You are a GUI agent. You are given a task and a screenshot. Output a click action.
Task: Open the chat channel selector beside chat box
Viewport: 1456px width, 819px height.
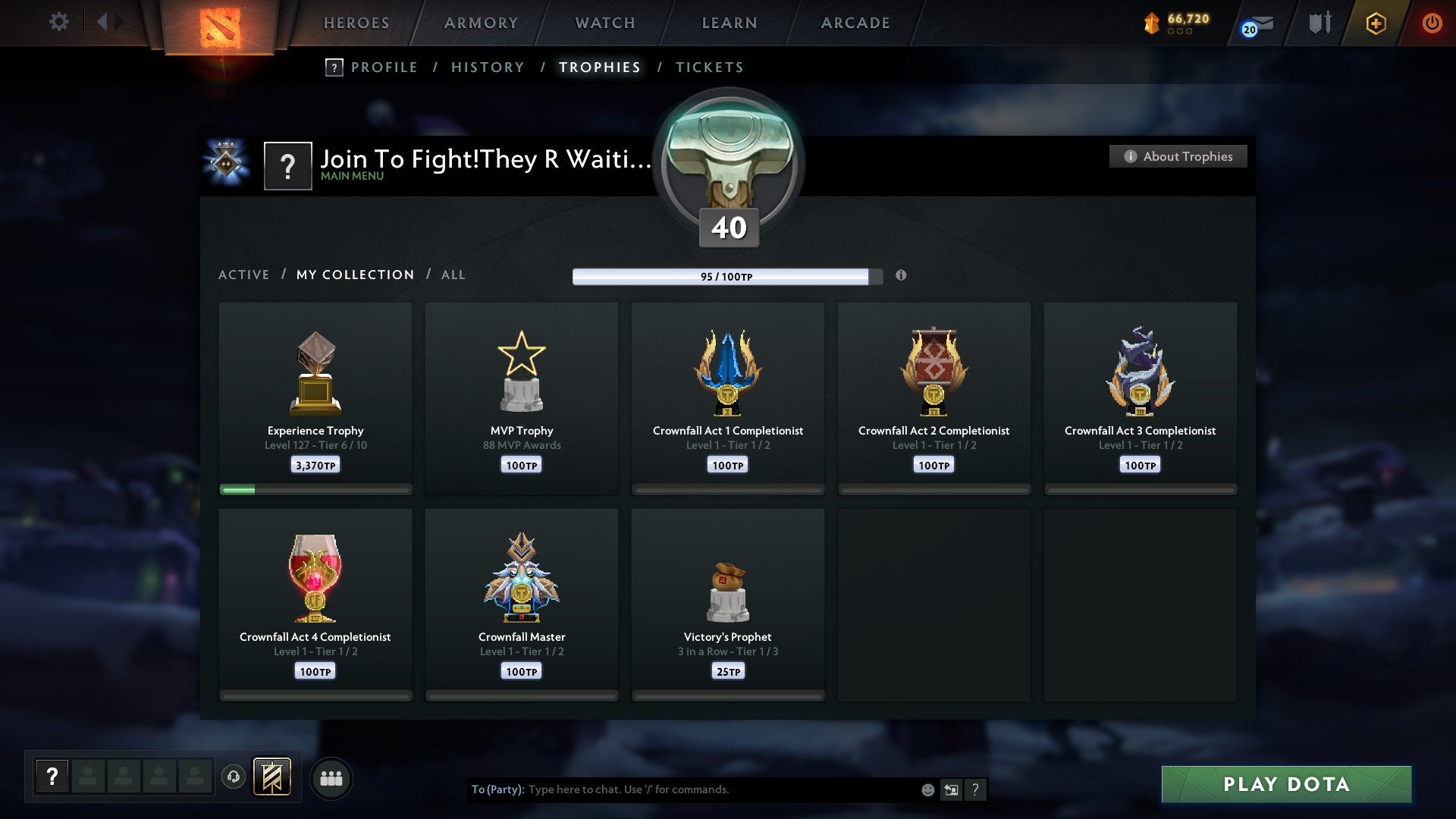(950, 789)
